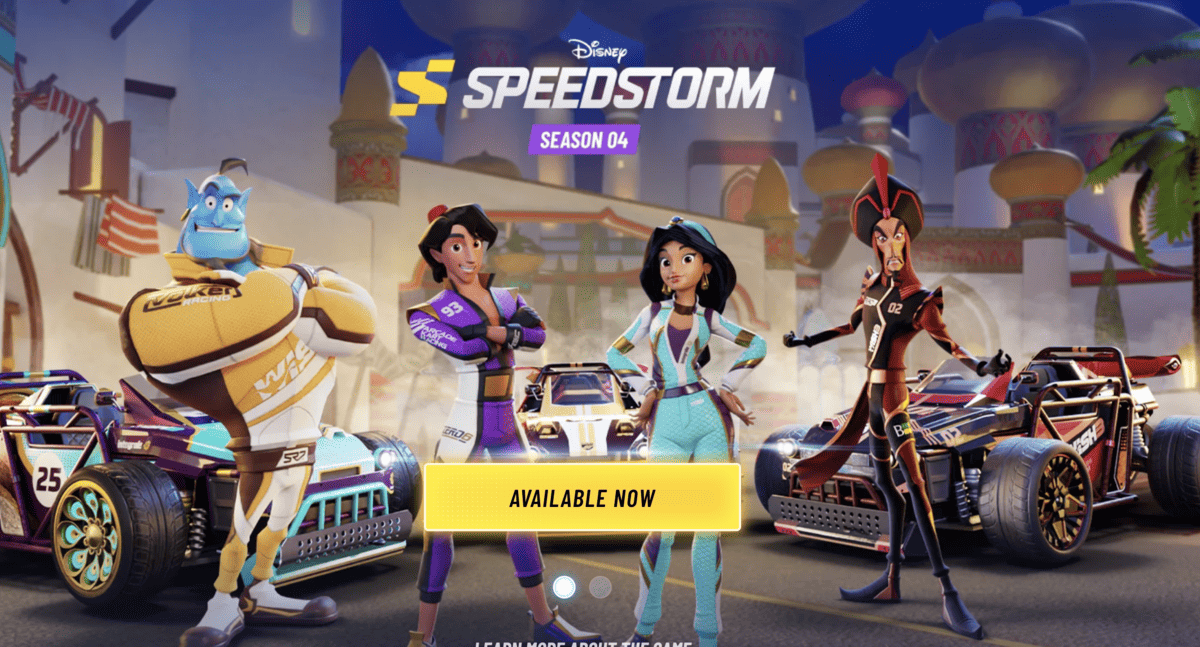
Task: Select the second carousel slide dot
Action: (x=600, y=588)
